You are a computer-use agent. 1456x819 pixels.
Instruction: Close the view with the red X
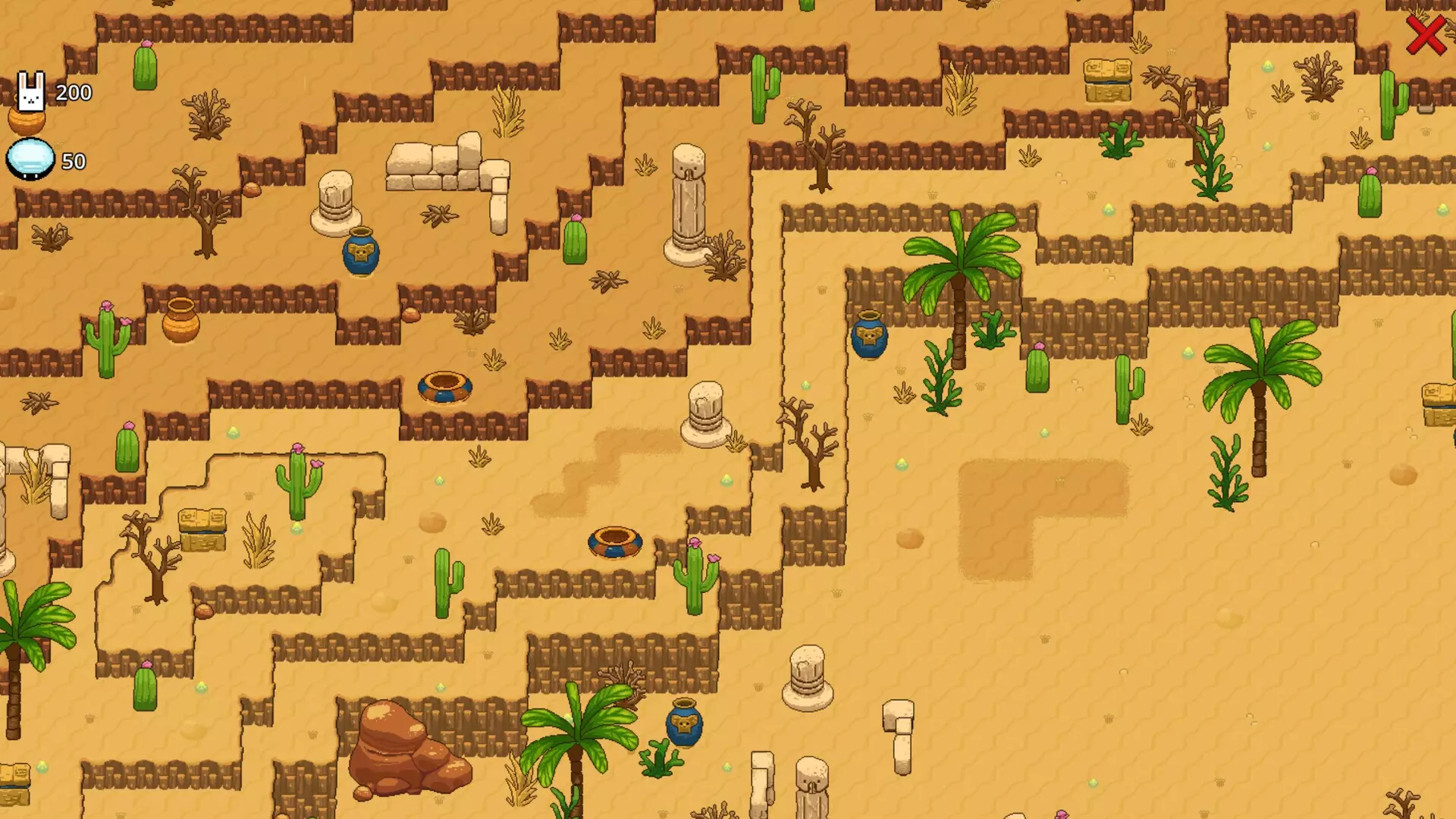[x=1426, y=35]
